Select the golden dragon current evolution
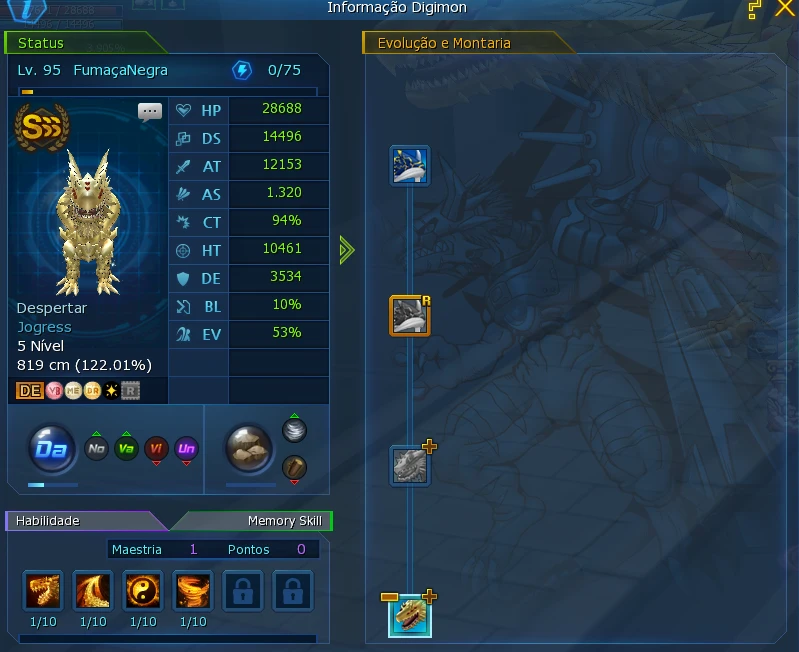This screenshot has width=799, height=652. tap(410, 617)
